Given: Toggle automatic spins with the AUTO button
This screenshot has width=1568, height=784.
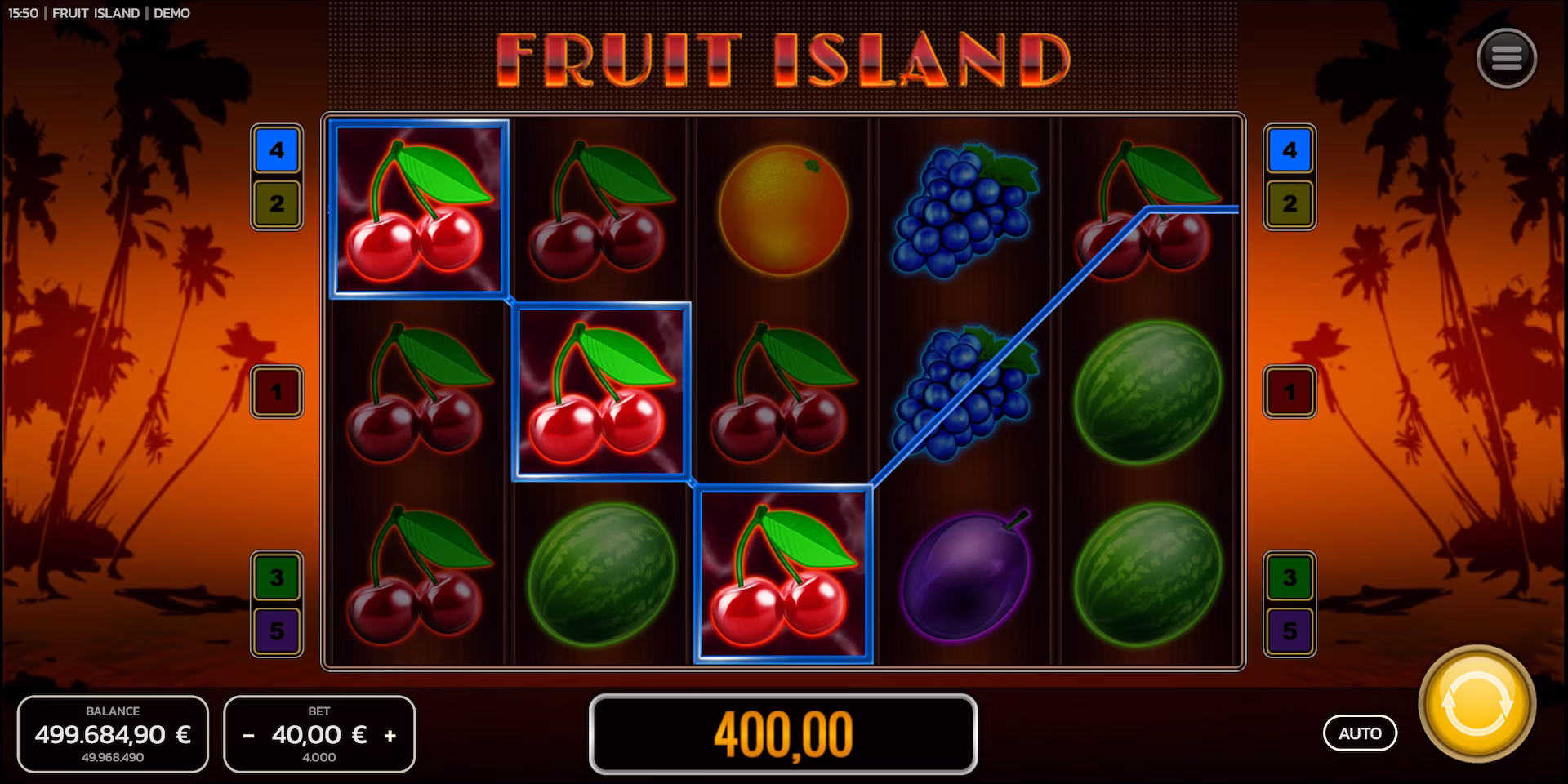Looking at the screenshot, I should [x=1360, y=733].
